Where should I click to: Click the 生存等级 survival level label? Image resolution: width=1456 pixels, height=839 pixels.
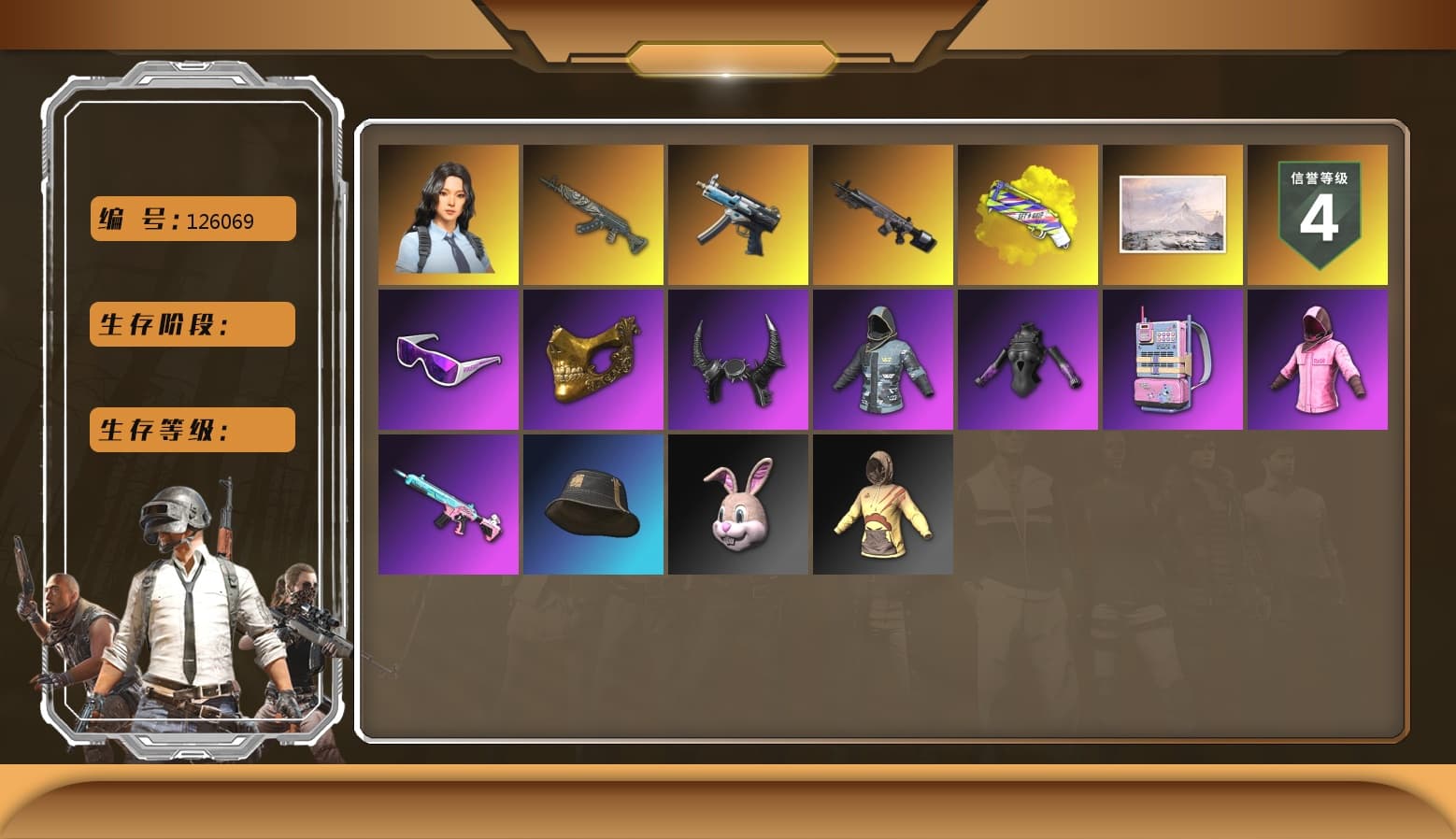click(192, 430)
